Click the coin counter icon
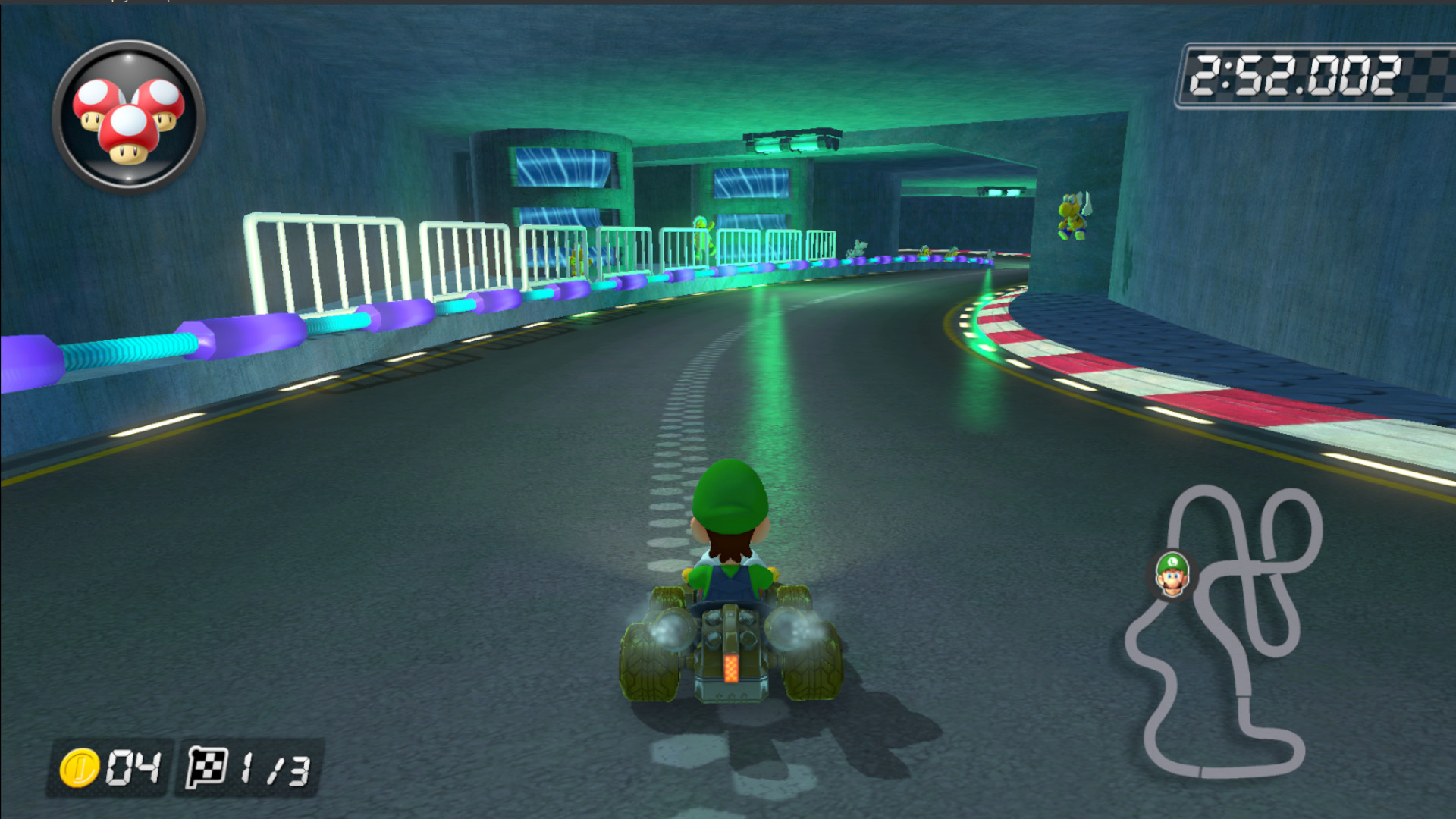The width and height of the screenshot is (1456, 819). coord(80,769)
